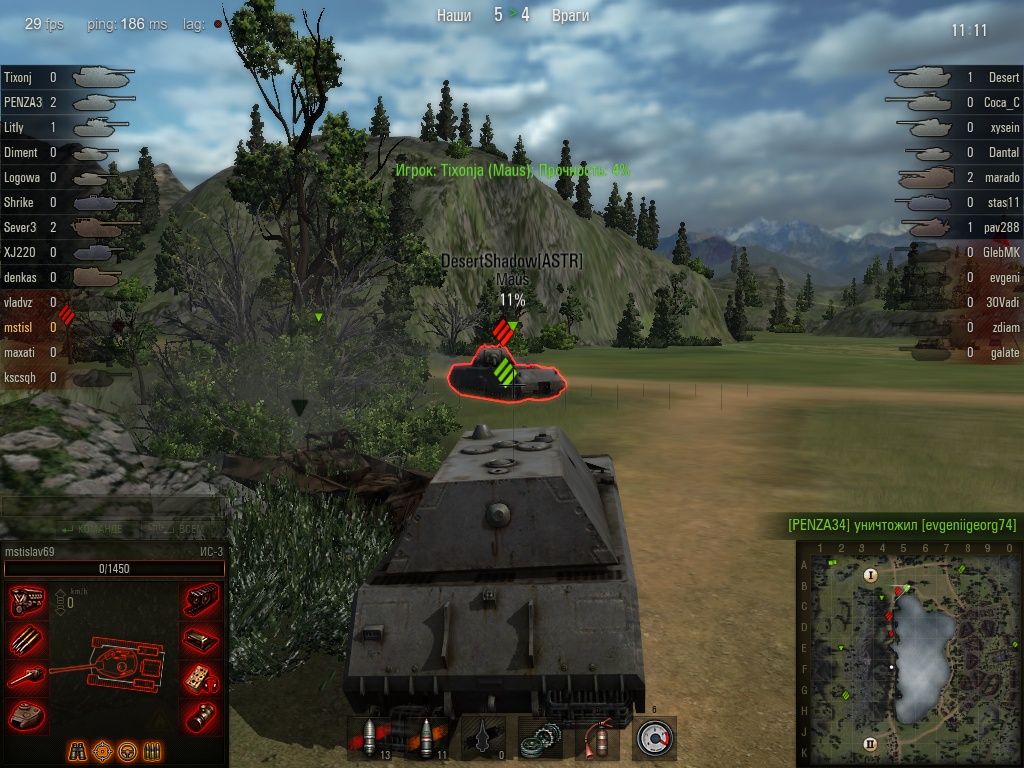Image resolution: width=1024 pixels, height=768 pixels.
Task: Select the first shell type with 13 rounds
Action: (368, 738)
